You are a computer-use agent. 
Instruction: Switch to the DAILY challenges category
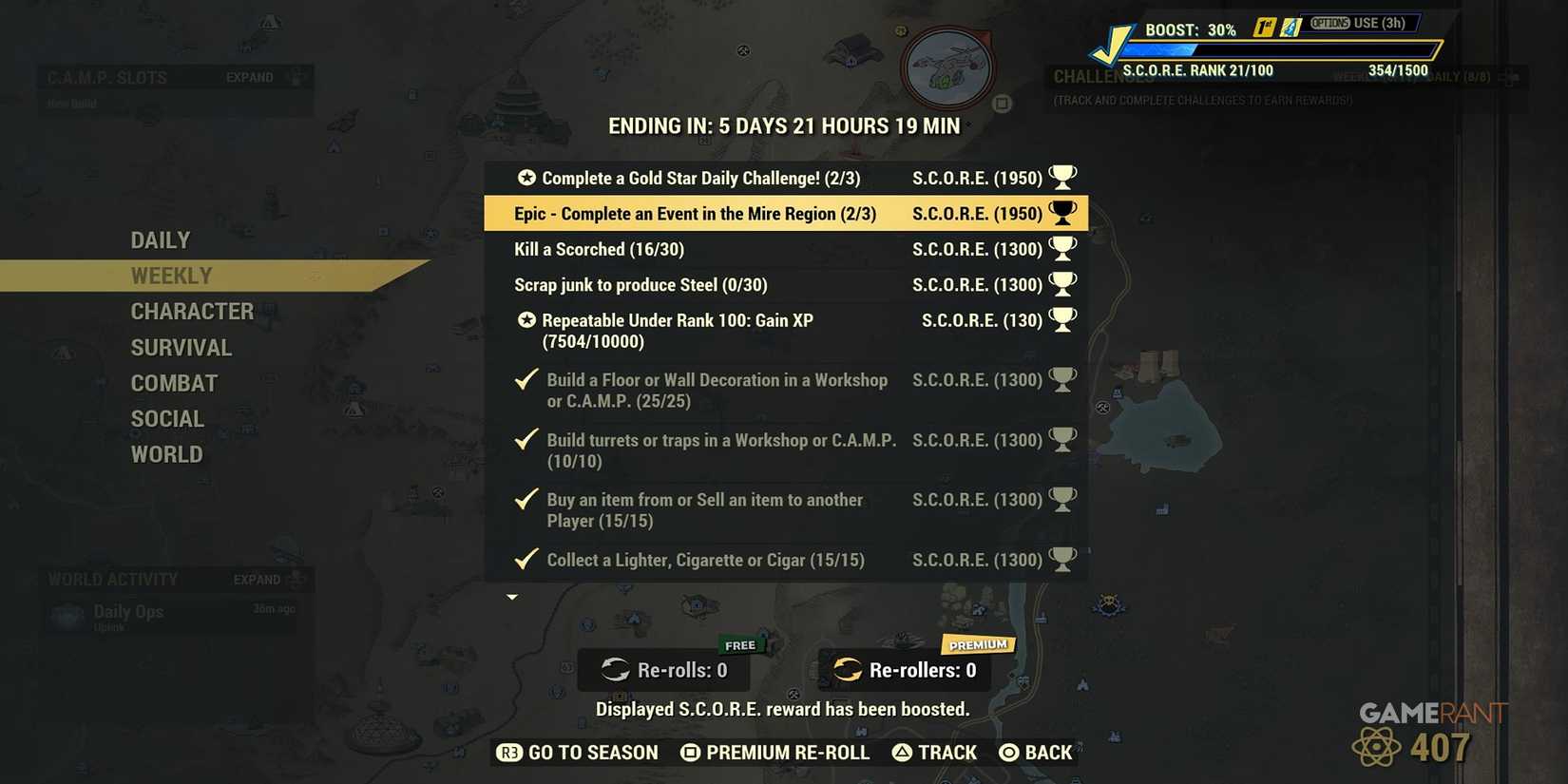(x=160, y=239)
